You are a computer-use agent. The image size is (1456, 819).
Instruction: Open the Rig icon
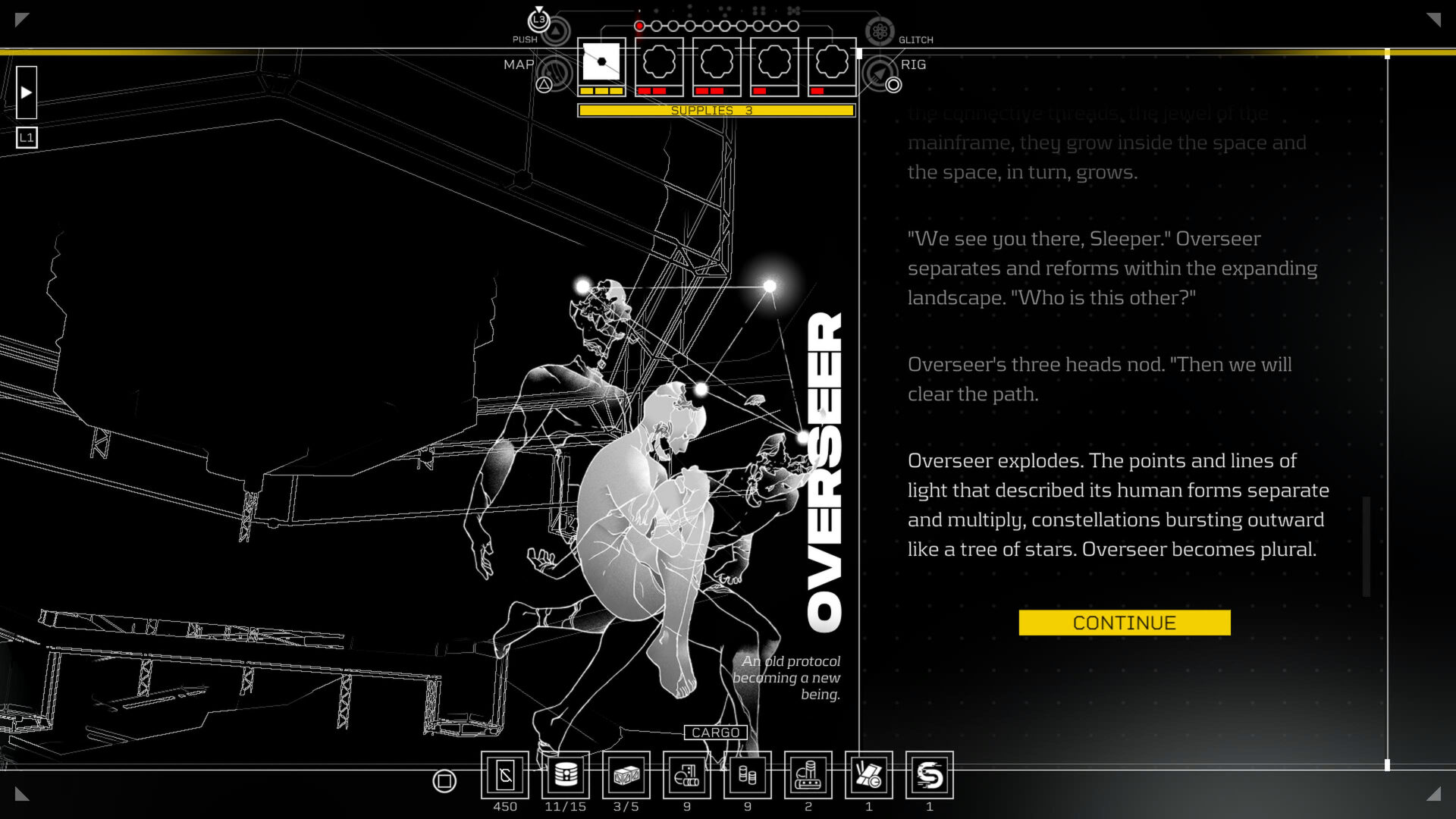coord(880,74)
